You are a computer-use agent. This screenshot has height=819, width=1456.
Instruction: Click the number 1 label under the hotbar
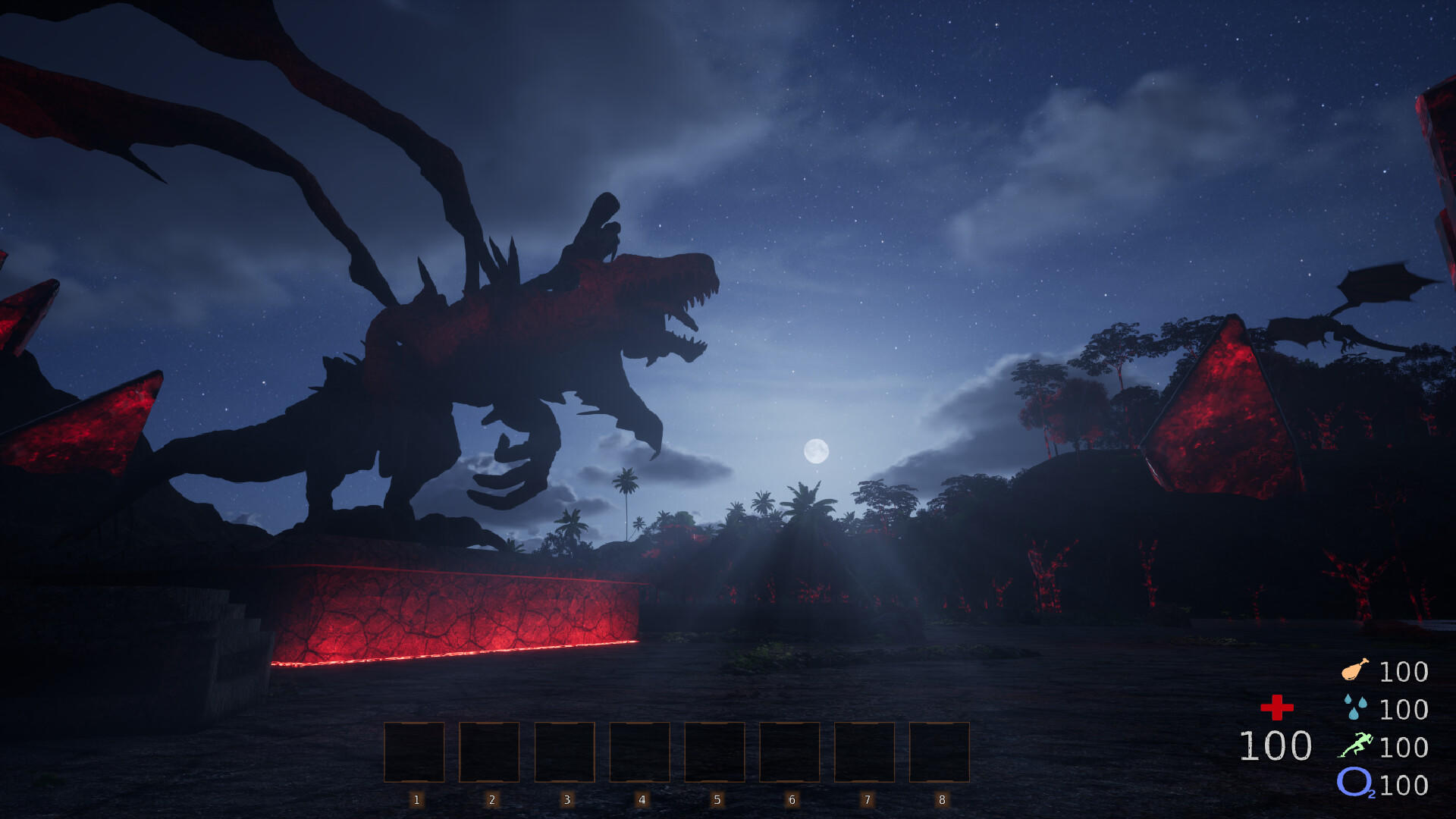tap(416, 798)
